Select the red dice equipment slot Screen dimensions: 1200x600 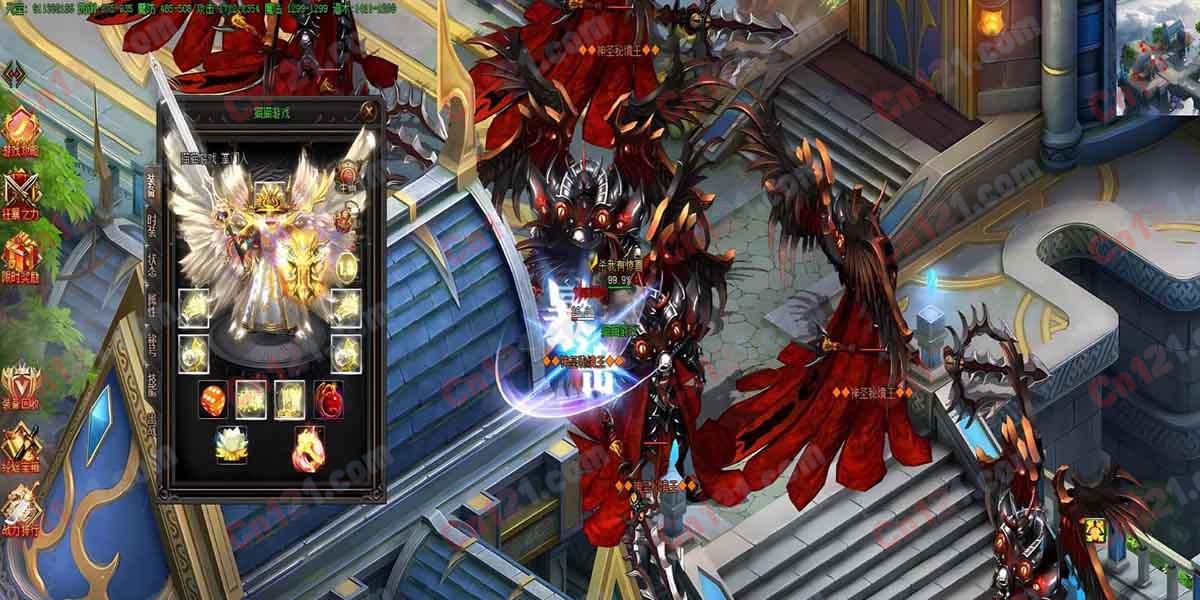click(x=213, y=399)
